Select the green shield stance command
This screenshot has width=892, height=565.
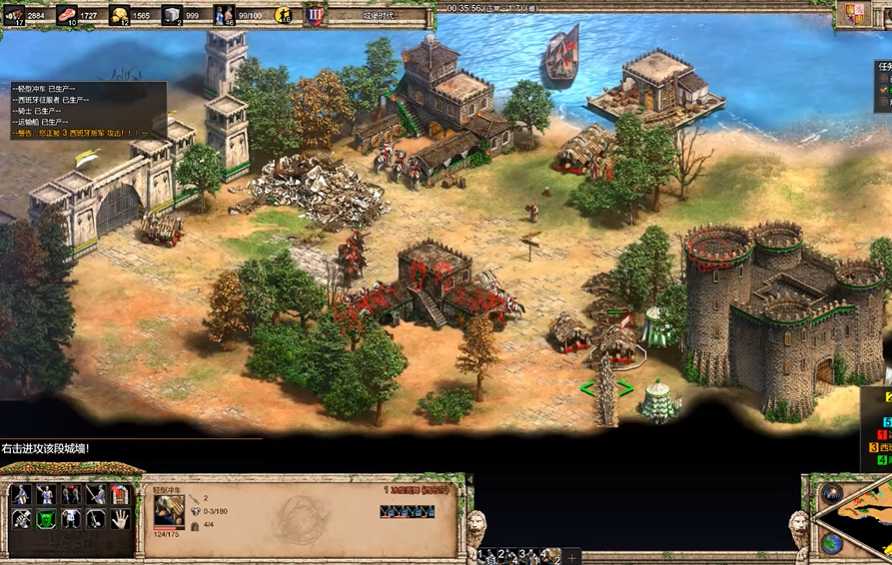click(46, 519)
